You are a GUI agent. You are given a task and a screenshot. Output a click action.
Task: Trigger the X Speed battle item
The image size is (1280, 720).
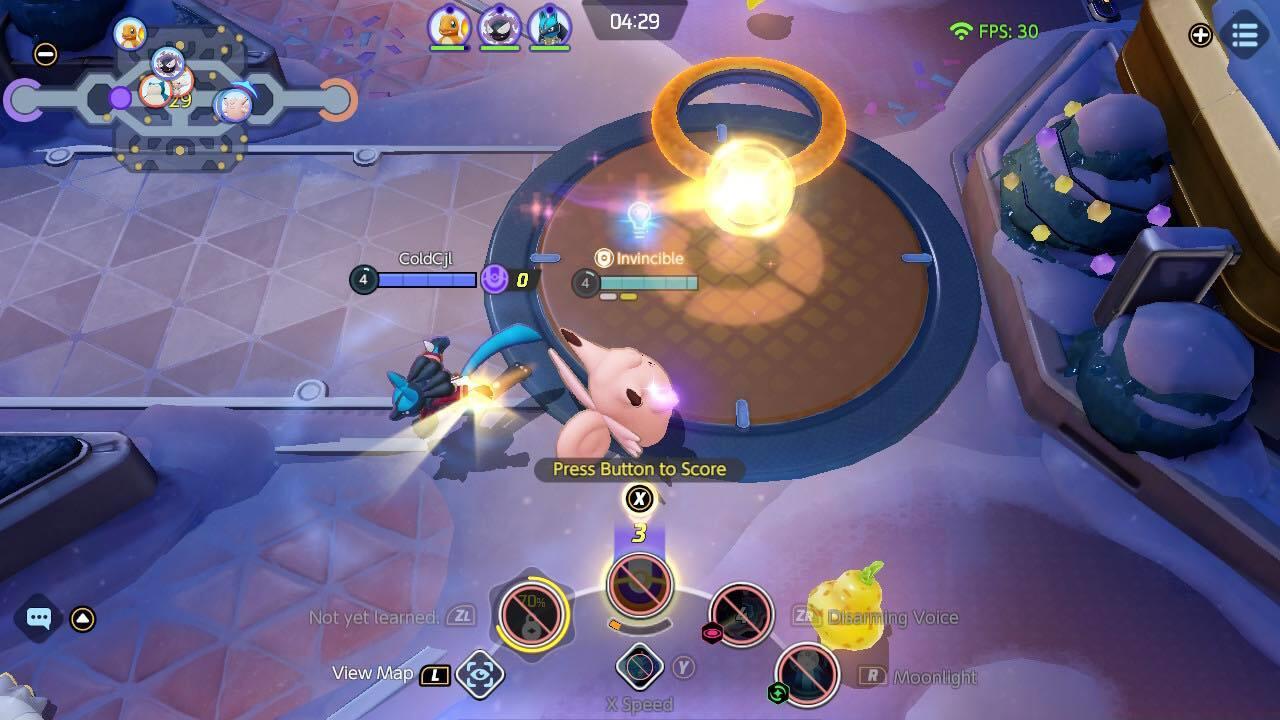pyautogui.click(x=639, y=665)
